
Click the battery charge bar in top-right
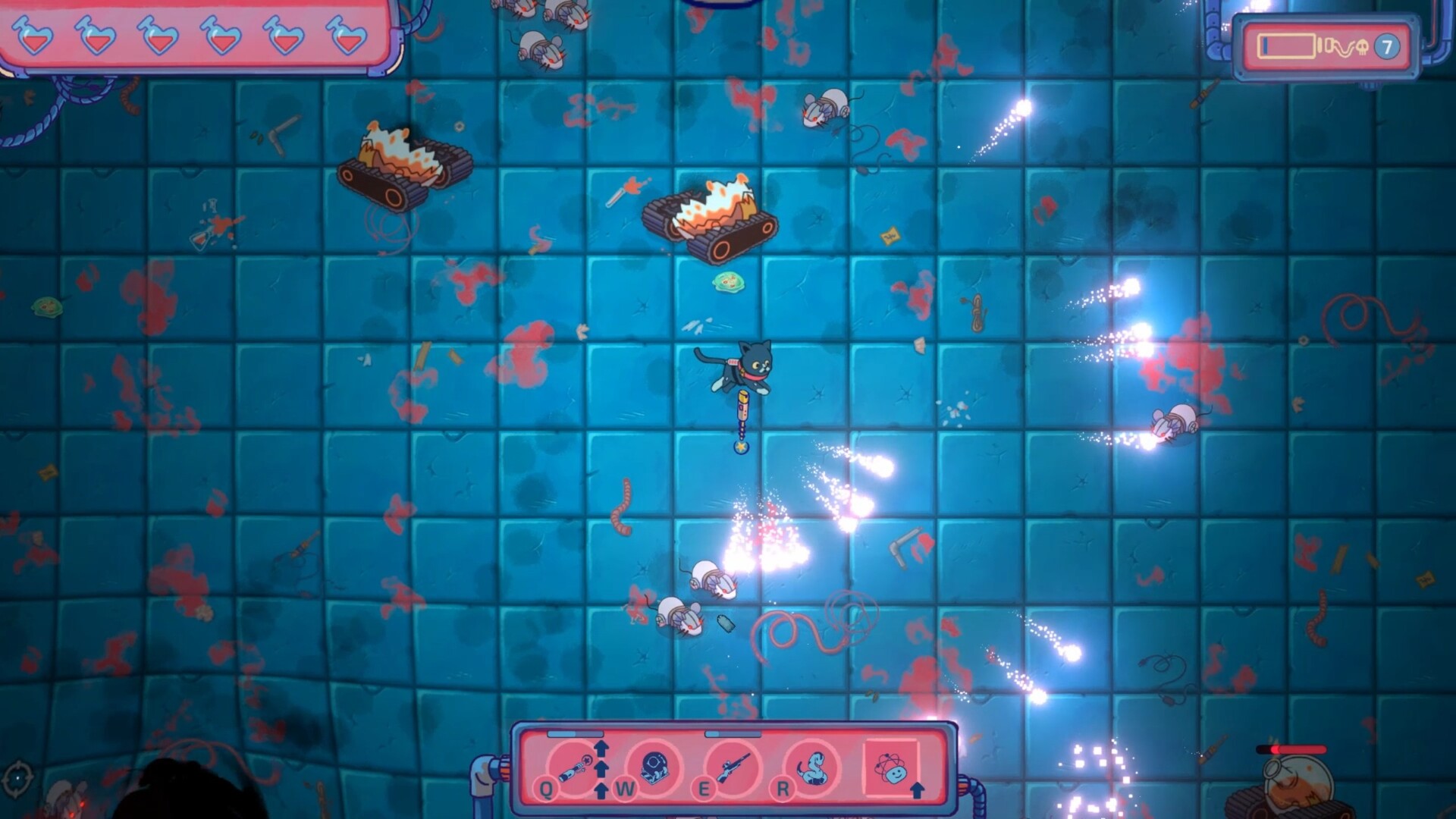(x=1285, y=46)
